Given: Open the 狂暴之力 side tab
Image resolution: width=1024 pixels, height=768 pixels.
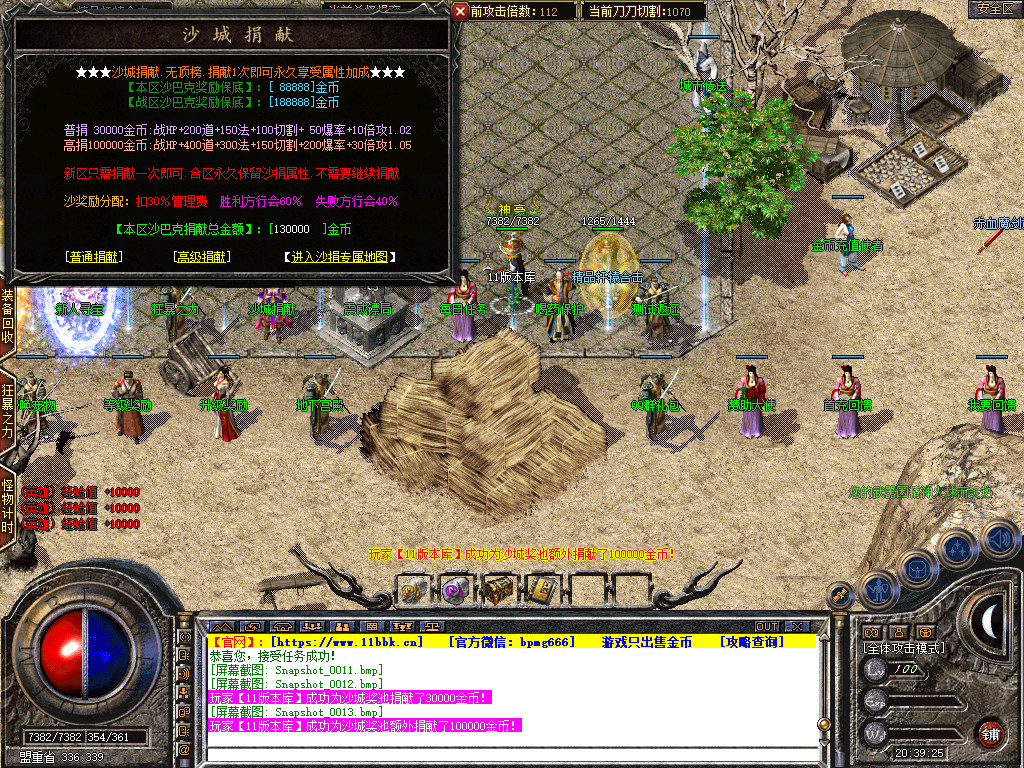Looking at the screenshot, I should pyautogui.click(x=7, y=407).
